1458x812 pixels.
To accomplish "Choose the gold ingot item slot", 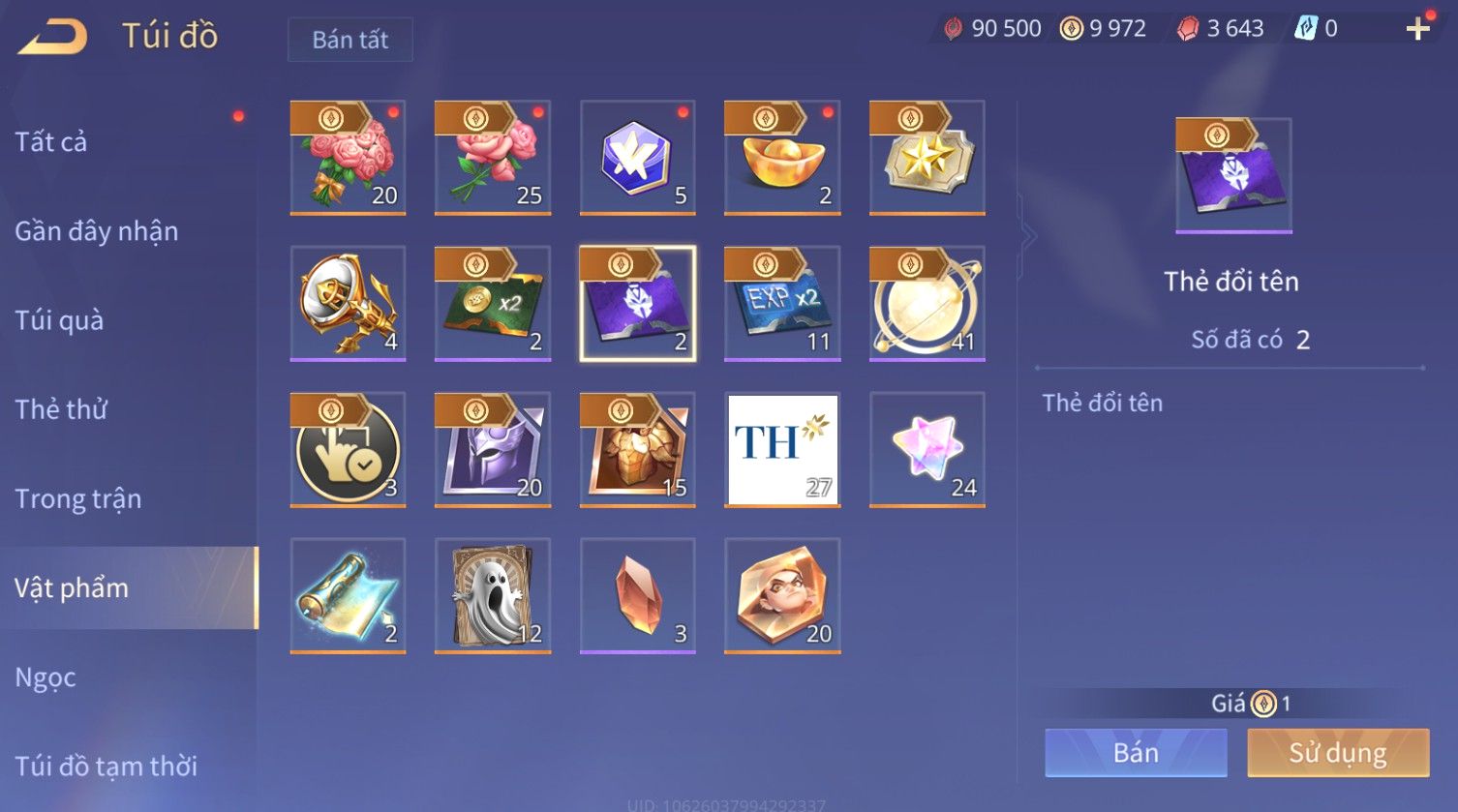I will (782, 157).
